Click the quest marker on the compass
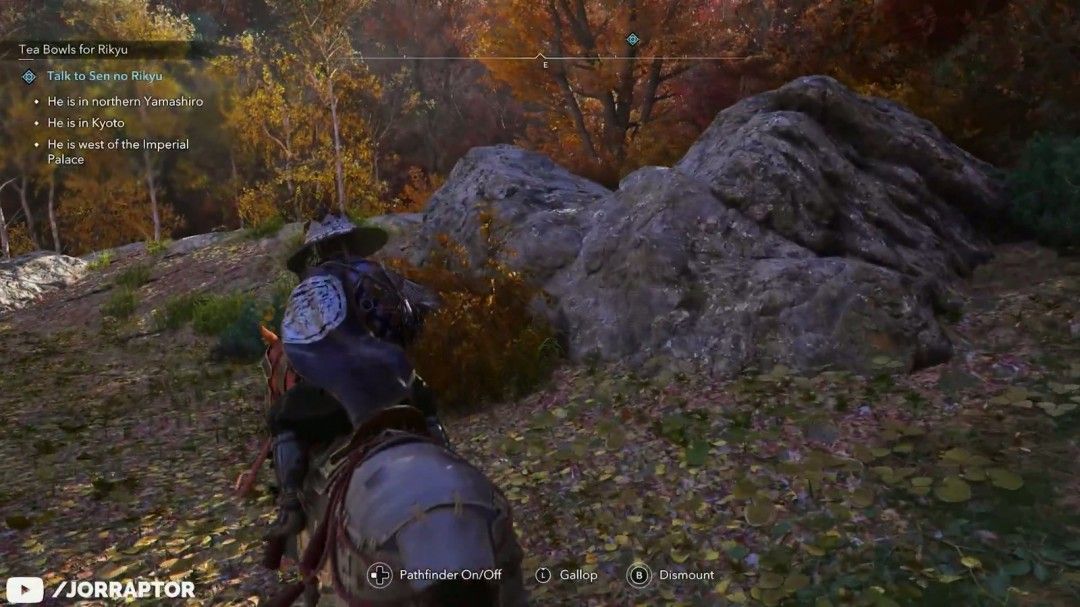The image size is (1080, 607). click(632, 40)
